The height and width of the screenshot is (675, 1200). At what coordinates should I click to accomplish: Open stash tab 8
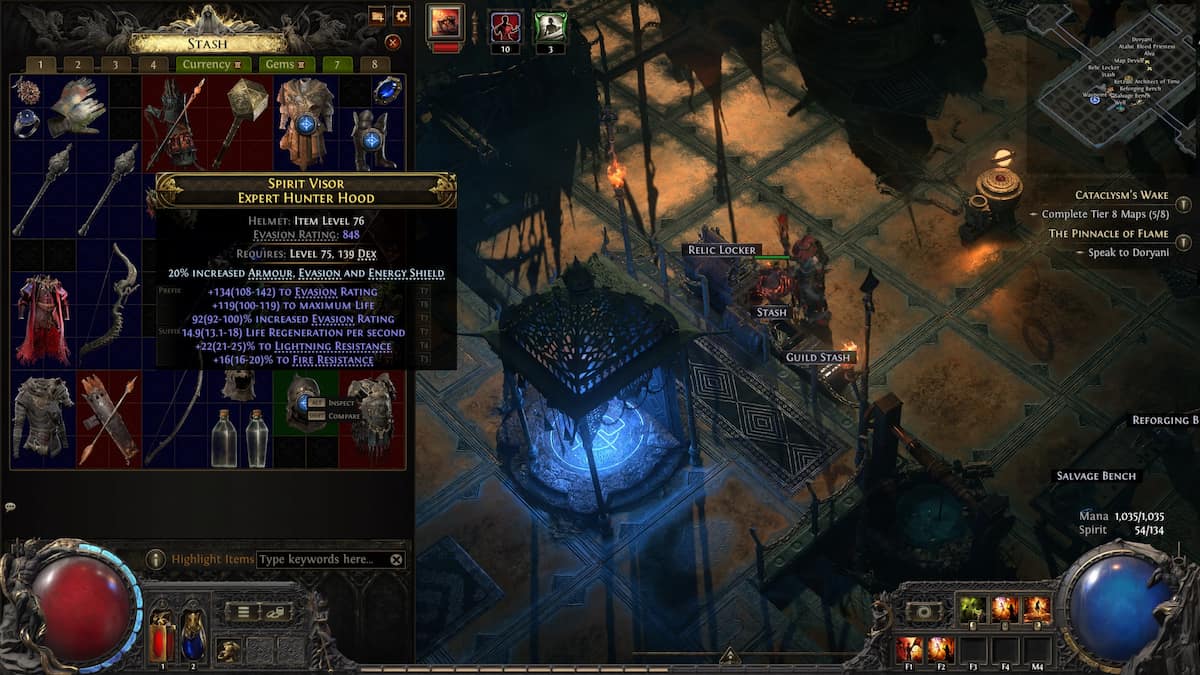375,65
